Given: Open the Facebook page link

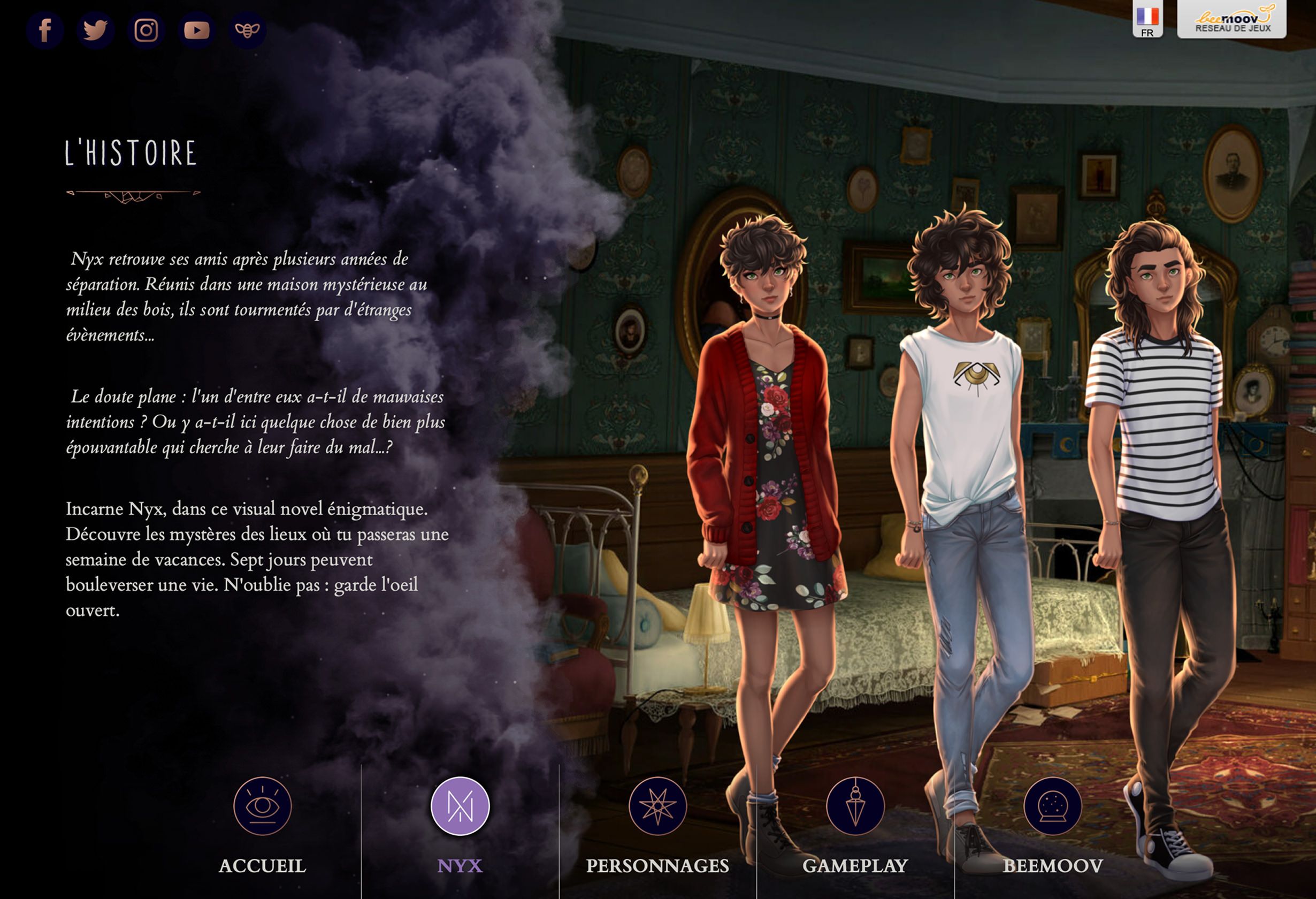Looking at the screenshot, I should coord(45,30).
